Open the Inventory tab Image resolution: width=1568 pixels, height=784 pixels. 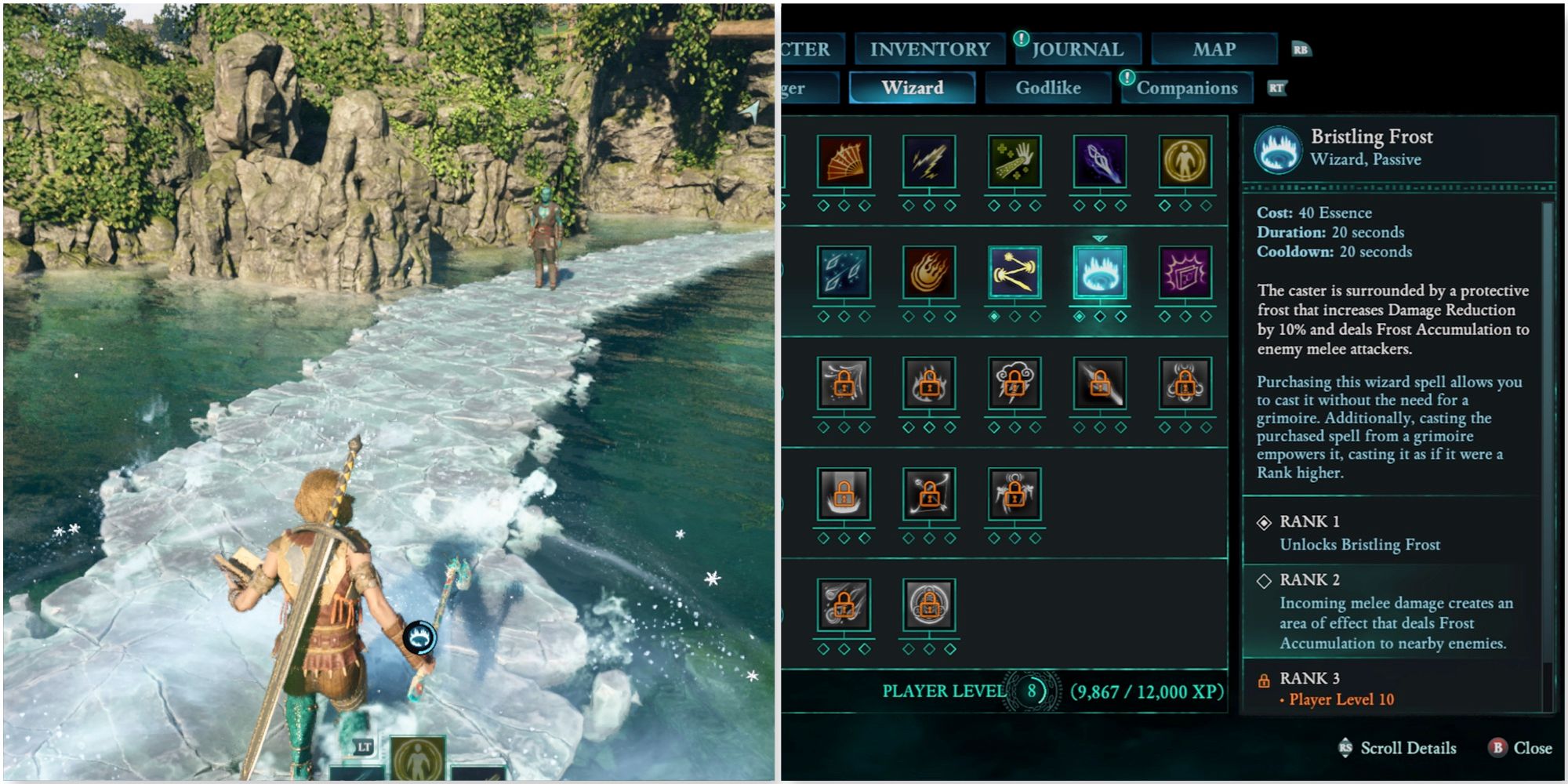click(930, 49)
